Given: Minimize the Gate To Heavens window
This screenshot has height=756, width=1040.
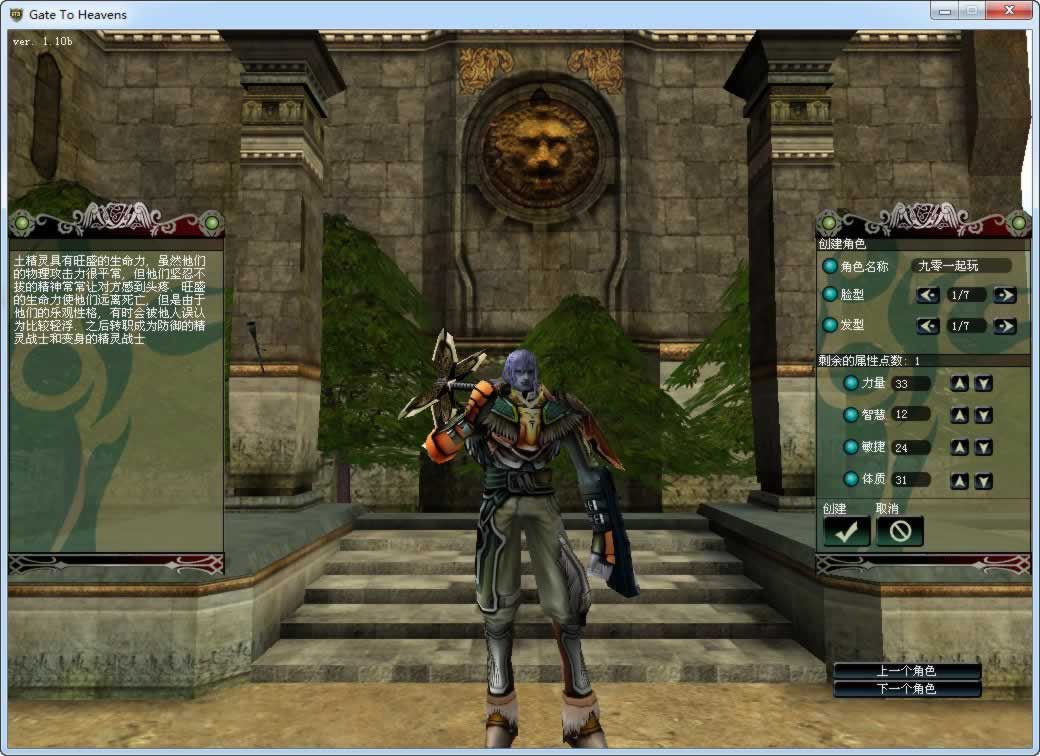Looking at the screenshot, I should [945, 11].
